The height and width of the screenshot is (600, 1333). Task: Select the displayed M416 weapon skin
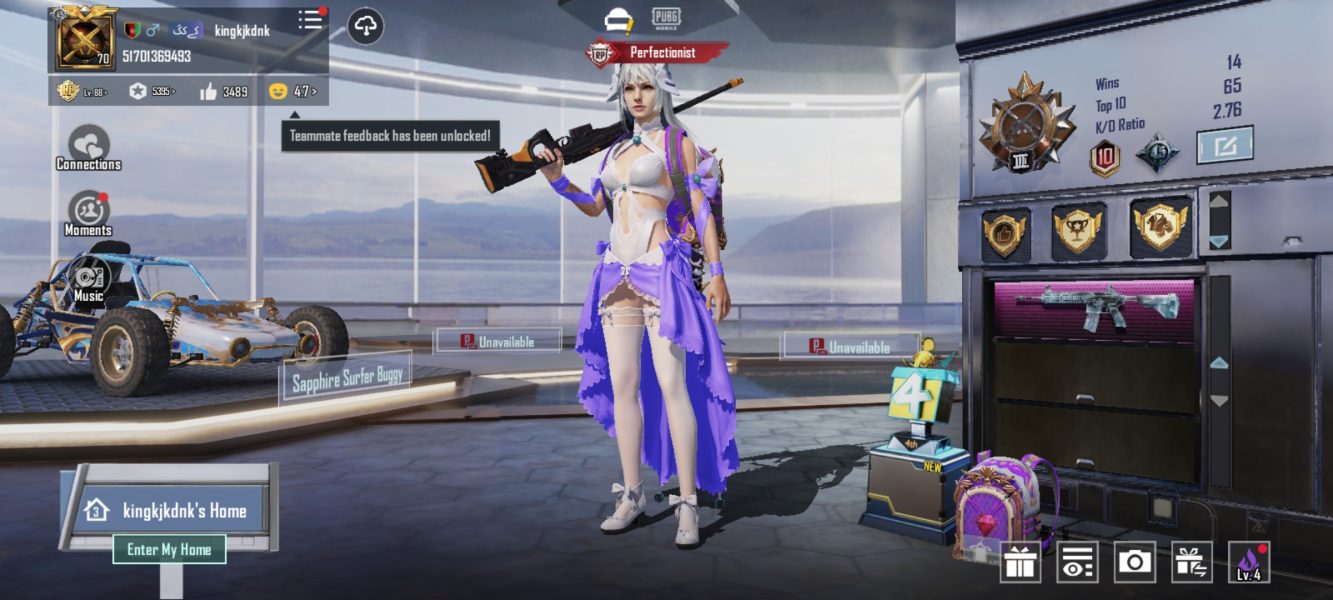(1097, 307)
